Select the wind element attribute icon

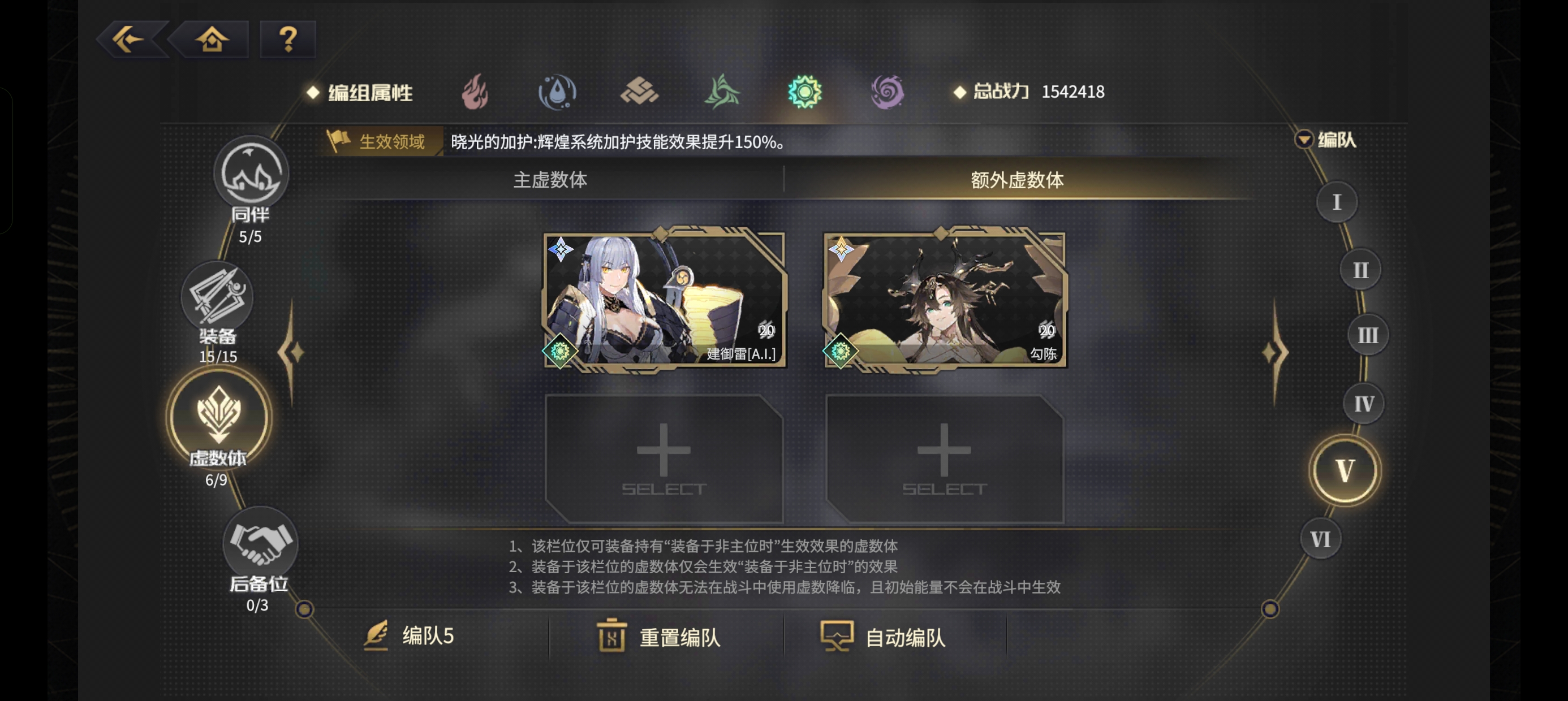point(723,91)
